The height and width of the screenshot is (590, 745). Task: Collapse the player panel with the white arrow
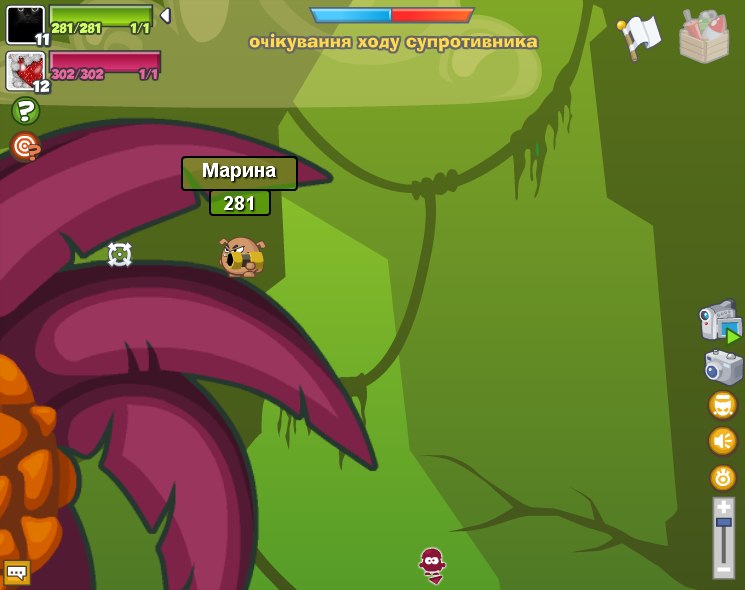(x=165, y=16)
